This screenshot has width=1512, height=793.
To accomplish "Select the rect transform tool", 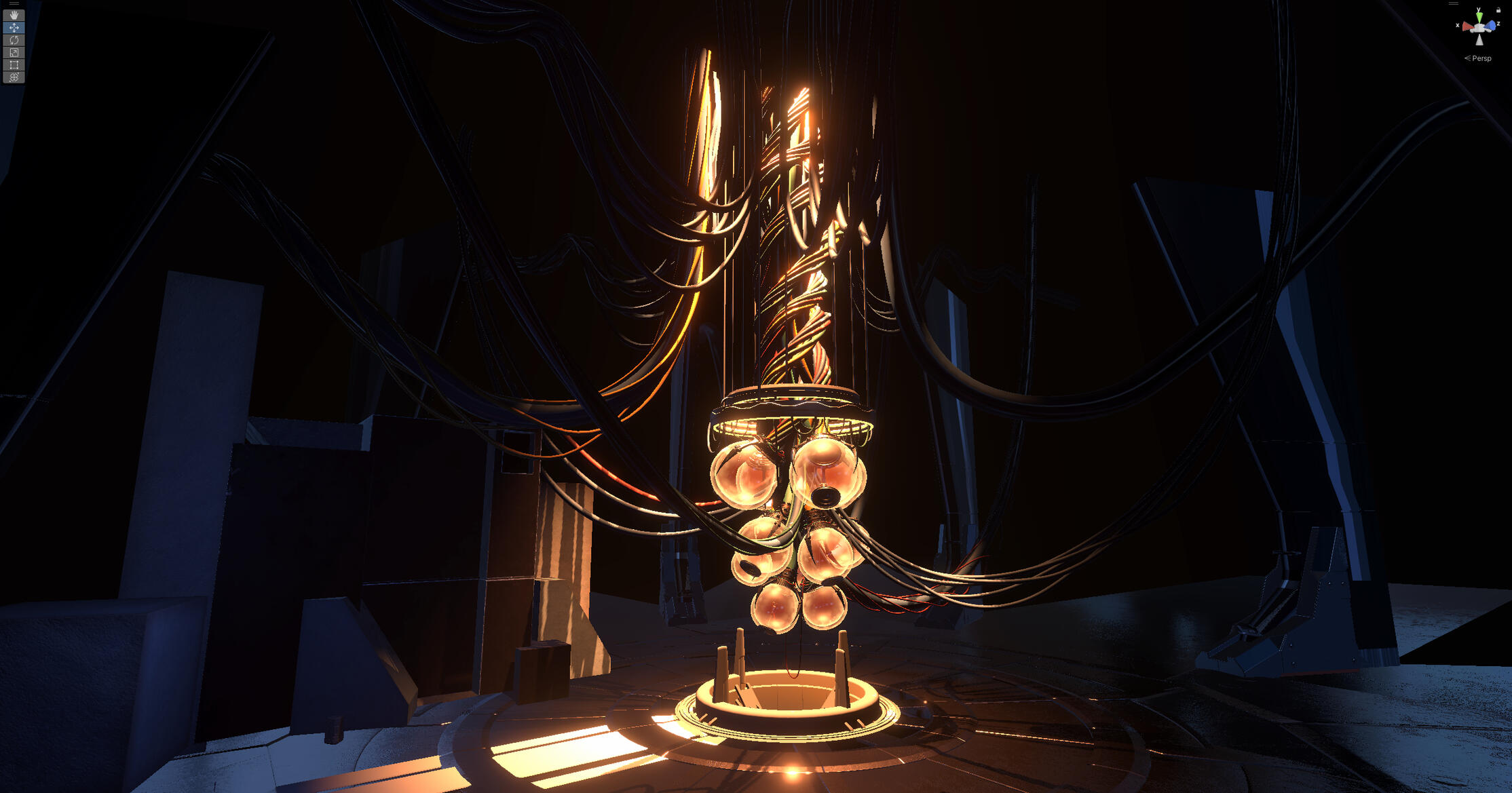I will (14, 65).
